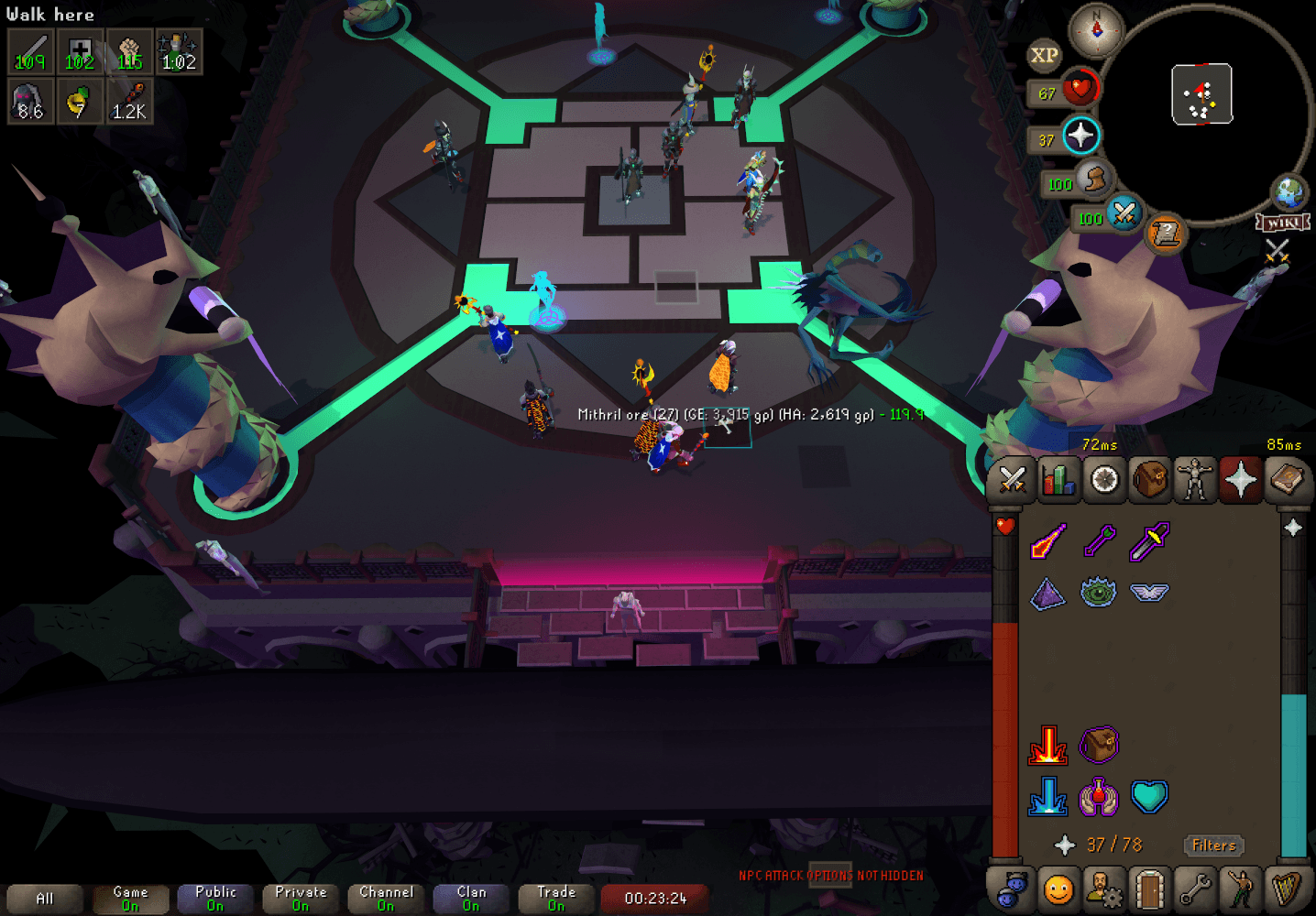1316x916 pixels.
Task: Open the Combat Options tab
Action: (x=1012, y=479)
